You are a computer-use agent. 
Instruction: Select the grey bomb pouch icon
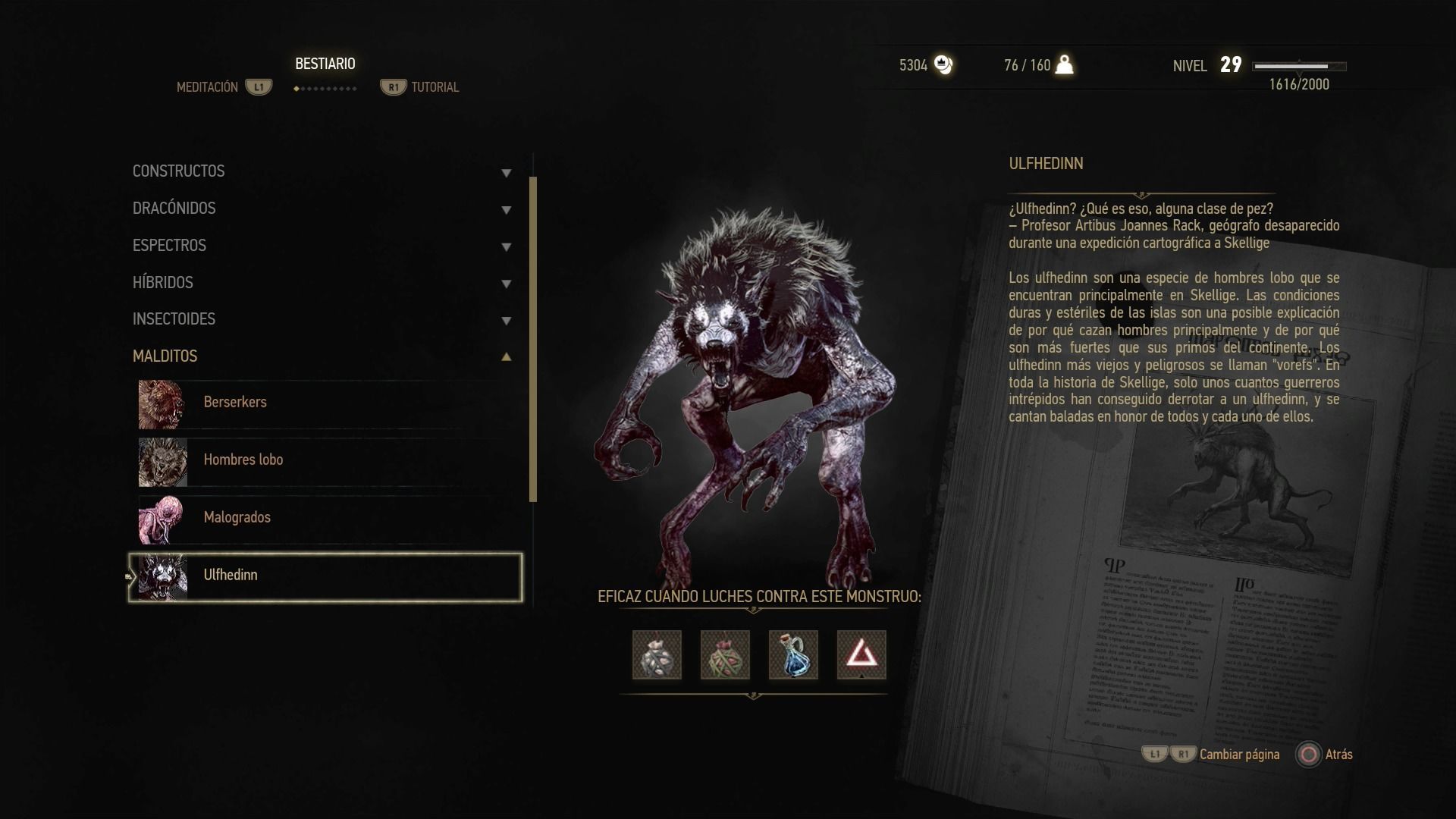(657, 655)
